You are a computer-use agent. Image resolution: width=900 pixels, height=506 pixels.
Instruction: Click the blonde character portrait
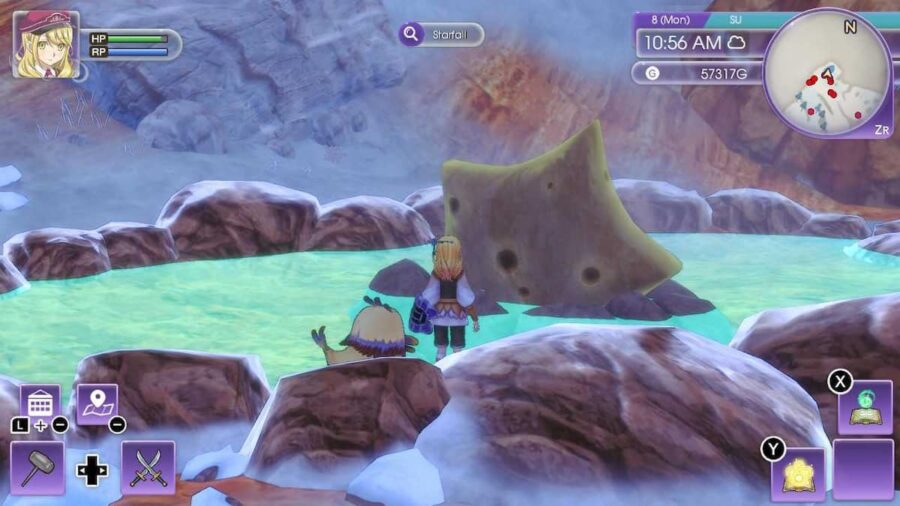[x=45, y=44]
